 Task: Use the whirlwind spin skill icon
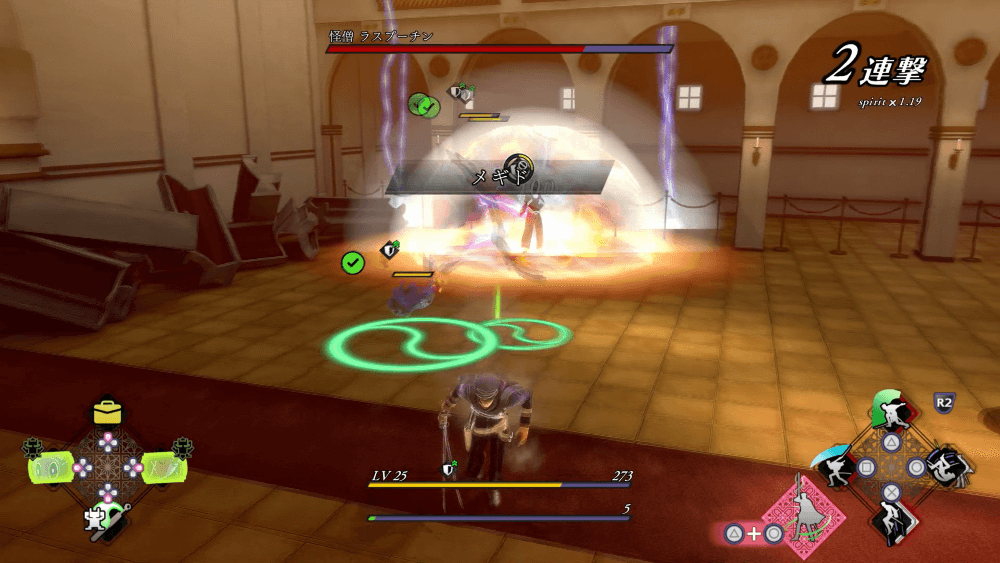point(944,466)
